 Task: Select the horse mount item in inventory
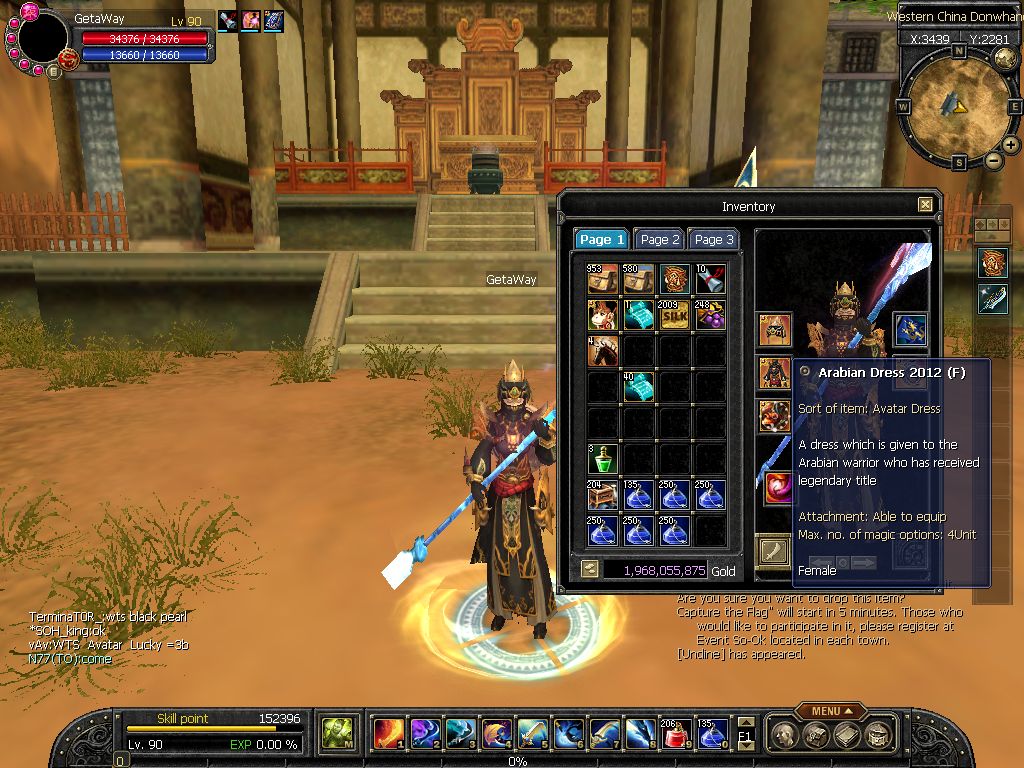603,350
